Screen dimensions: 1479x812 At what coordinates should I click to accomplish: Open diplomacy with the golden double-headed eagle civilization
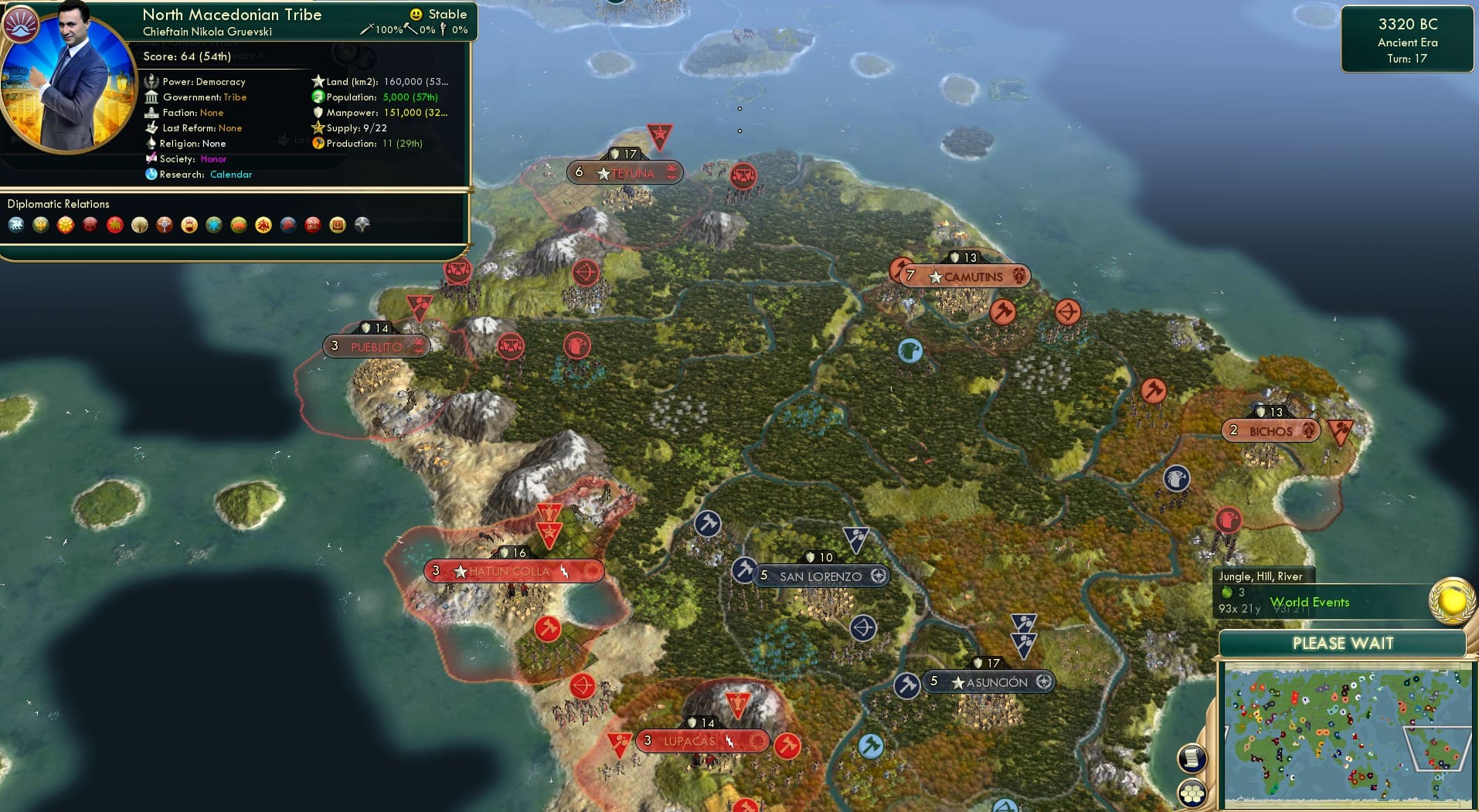pyautogui.click(x=41, y=225)
